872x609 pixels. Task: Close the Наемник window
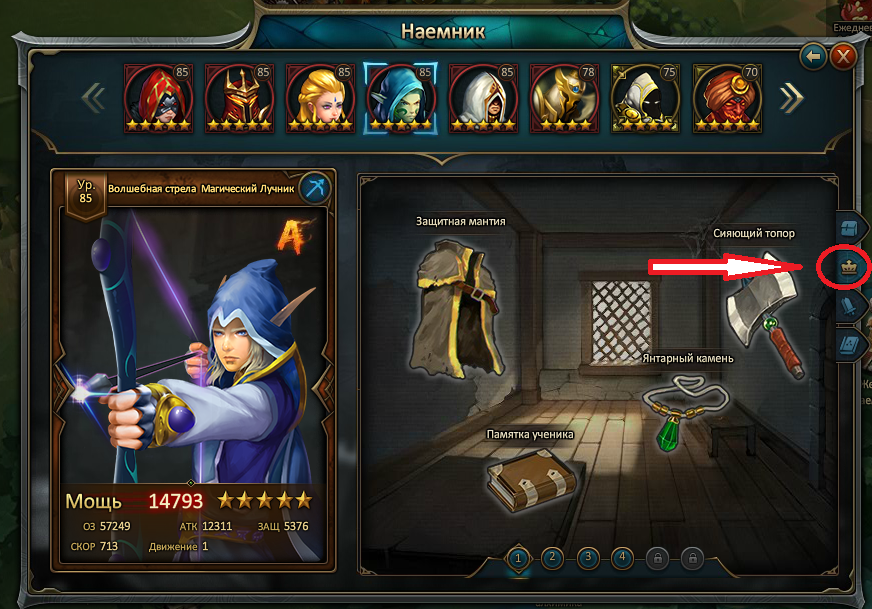coord(844,56)
